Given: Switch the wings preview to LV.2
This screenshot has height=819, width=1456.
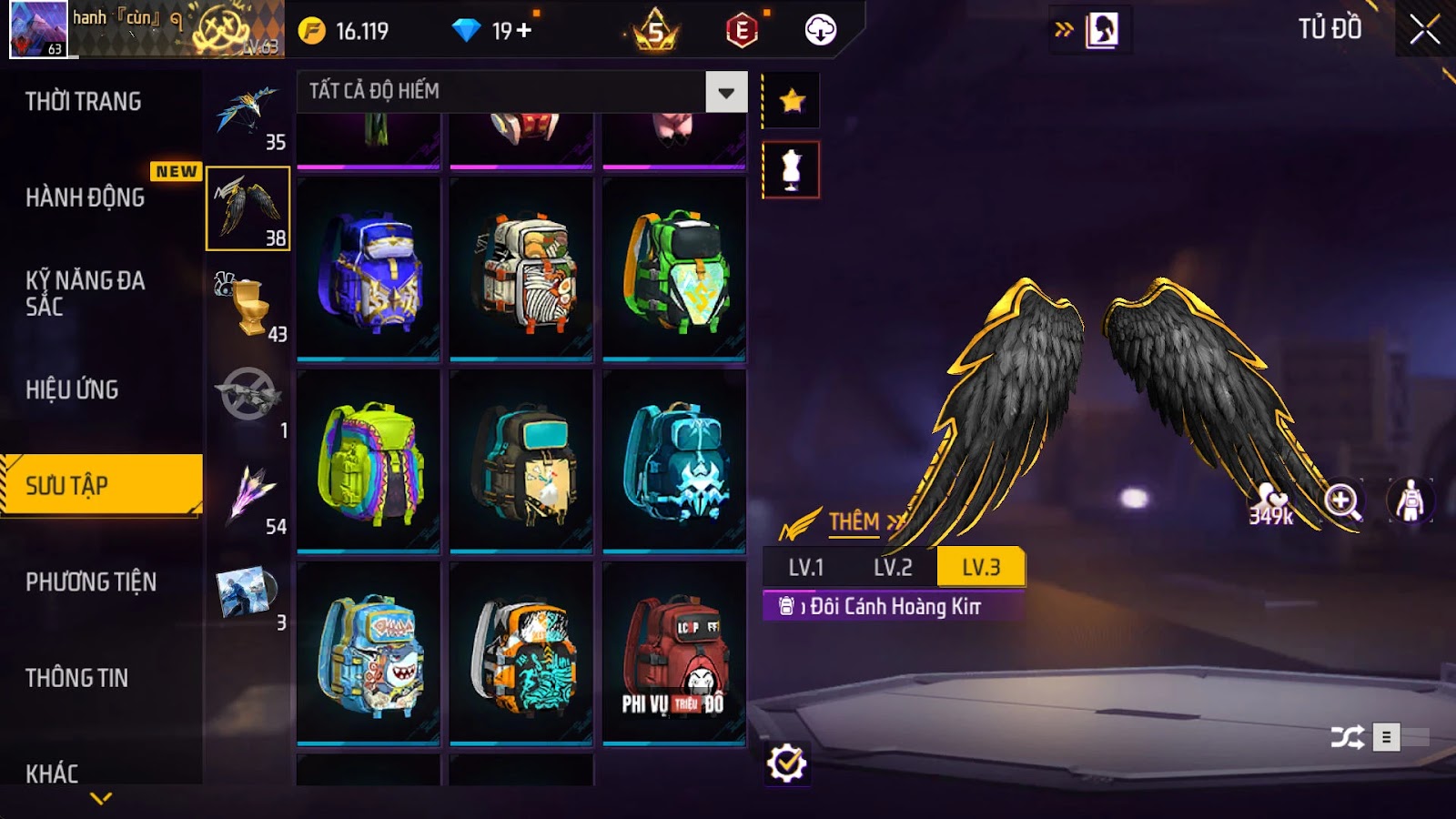Looking at the screenshot, I should [x=893, y=568].
